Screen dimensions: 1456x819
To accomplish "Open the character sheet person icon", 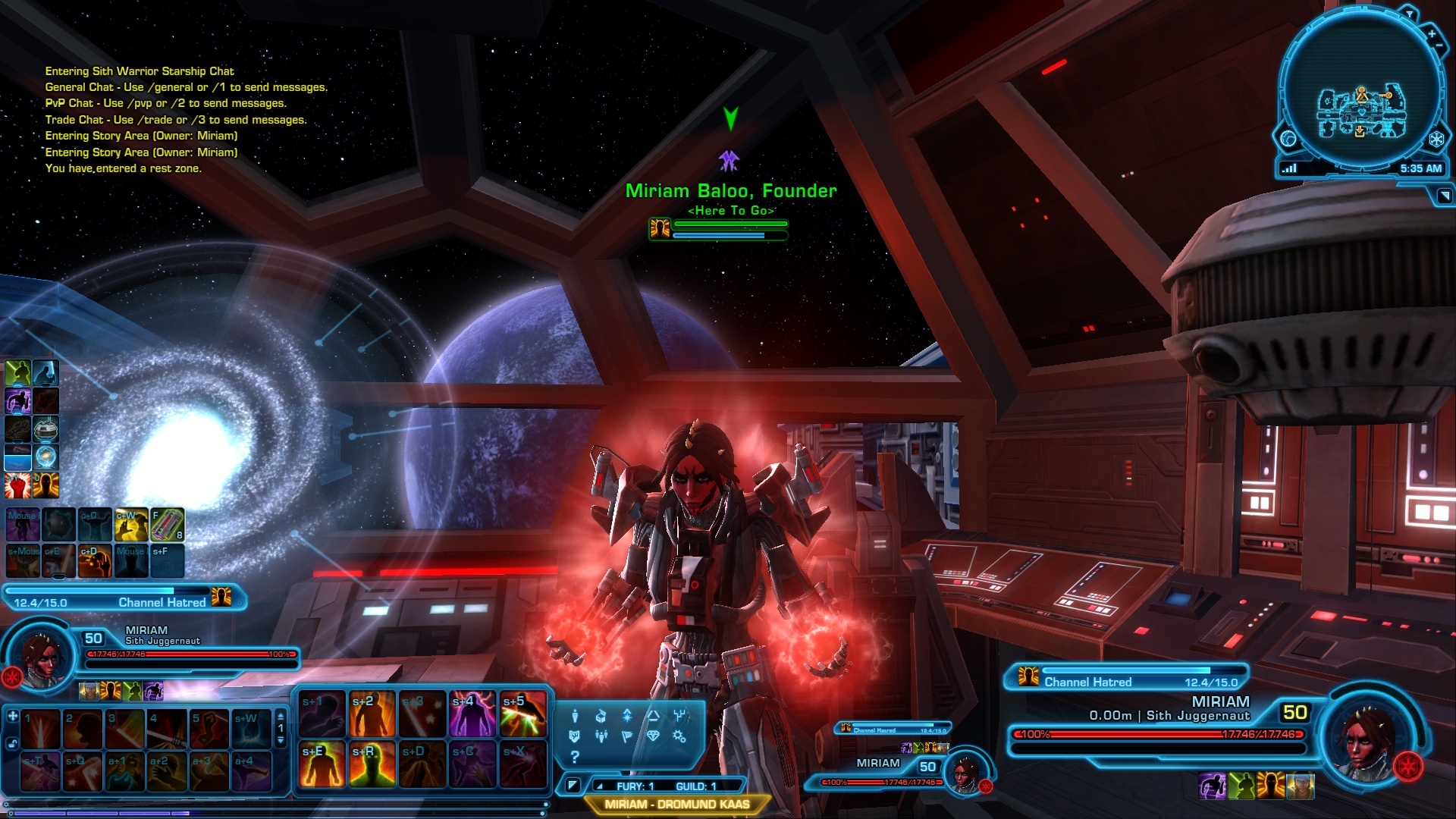I will [x=575, y=716].
